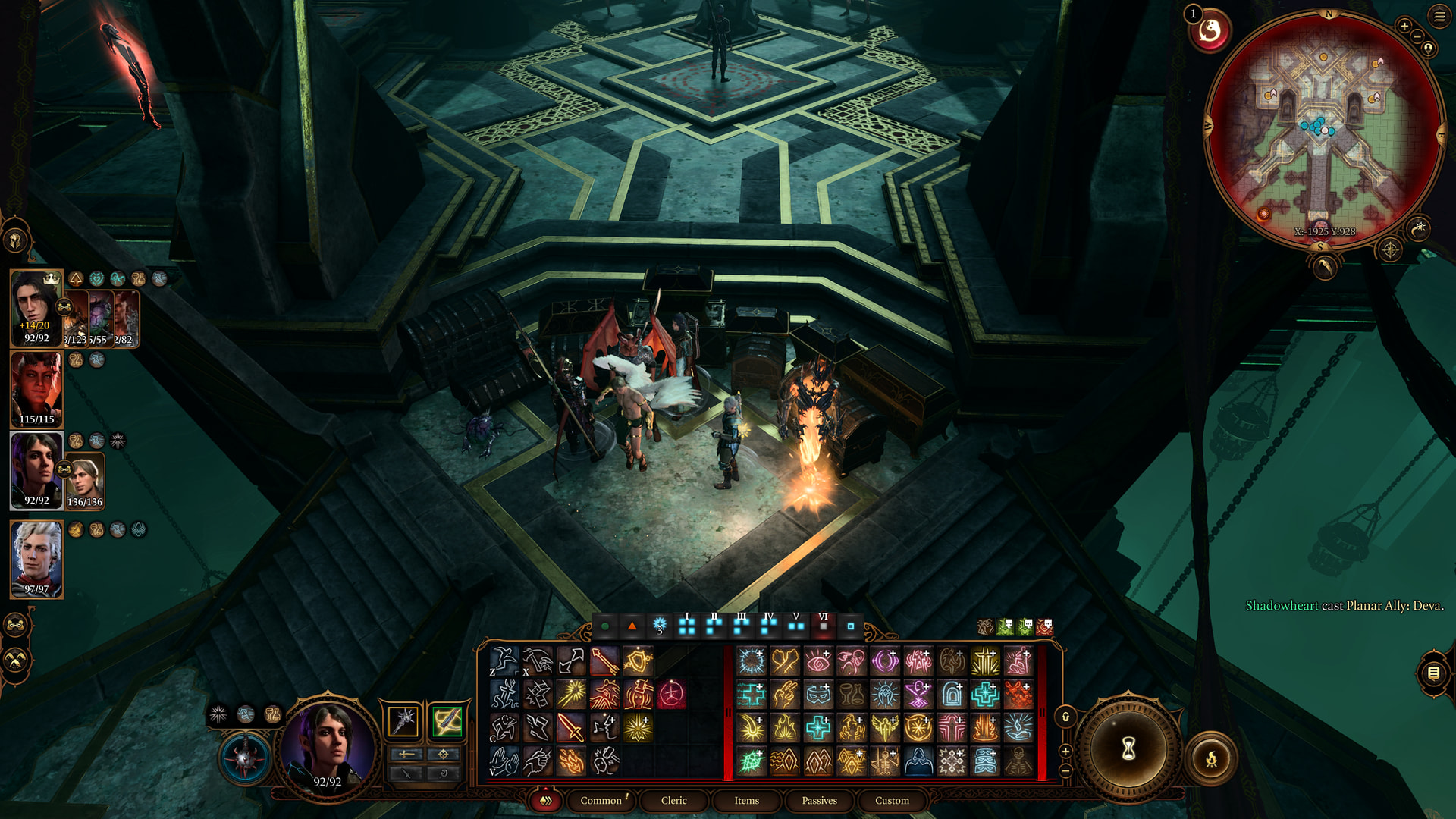Viewport: 1456px width, 819px height.
Task: Zoom out the minimap with minus button
Action: [x=1417, y=36]
